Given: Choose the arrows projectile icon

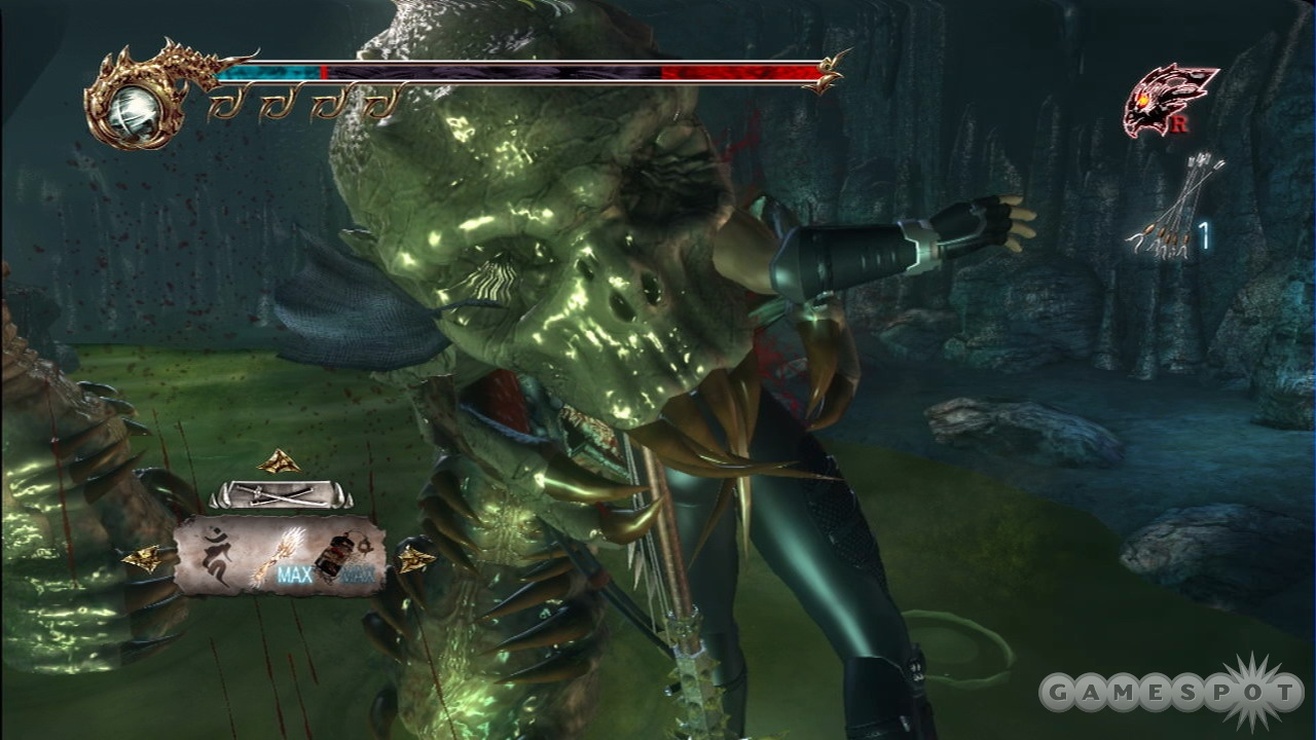Looking at the screenshot, I should click(1176, 208).
